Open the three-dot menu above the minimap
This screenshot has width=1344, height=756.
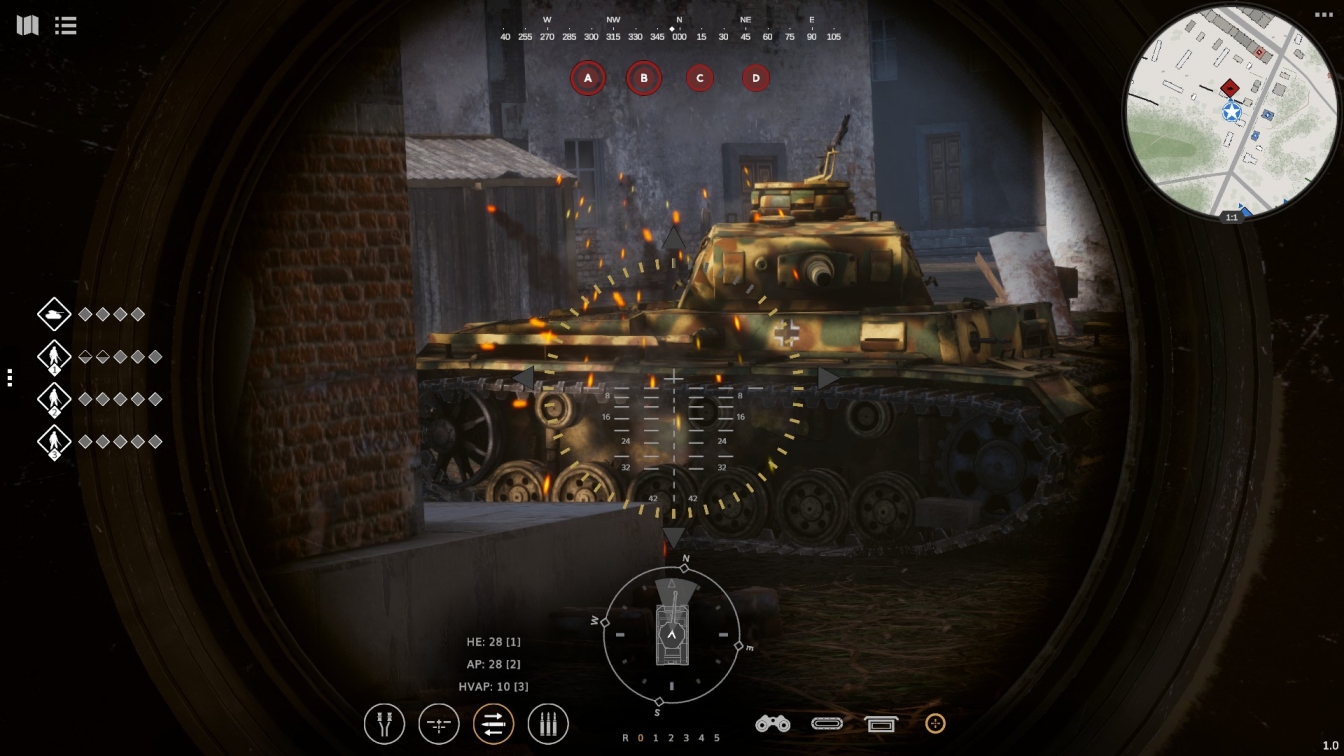pos(1323,15)
